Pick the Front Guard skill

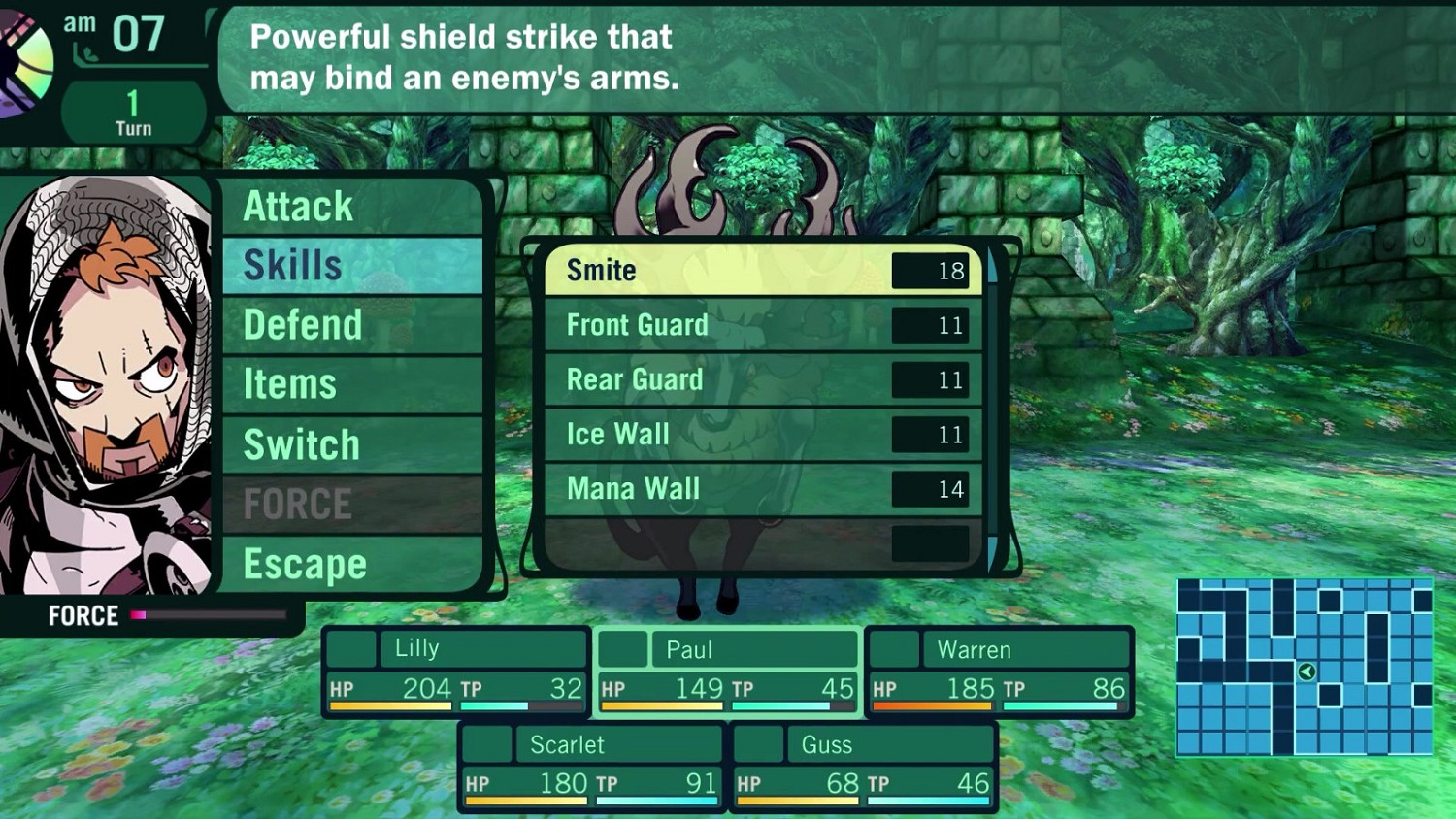click(x=763, y=325)
